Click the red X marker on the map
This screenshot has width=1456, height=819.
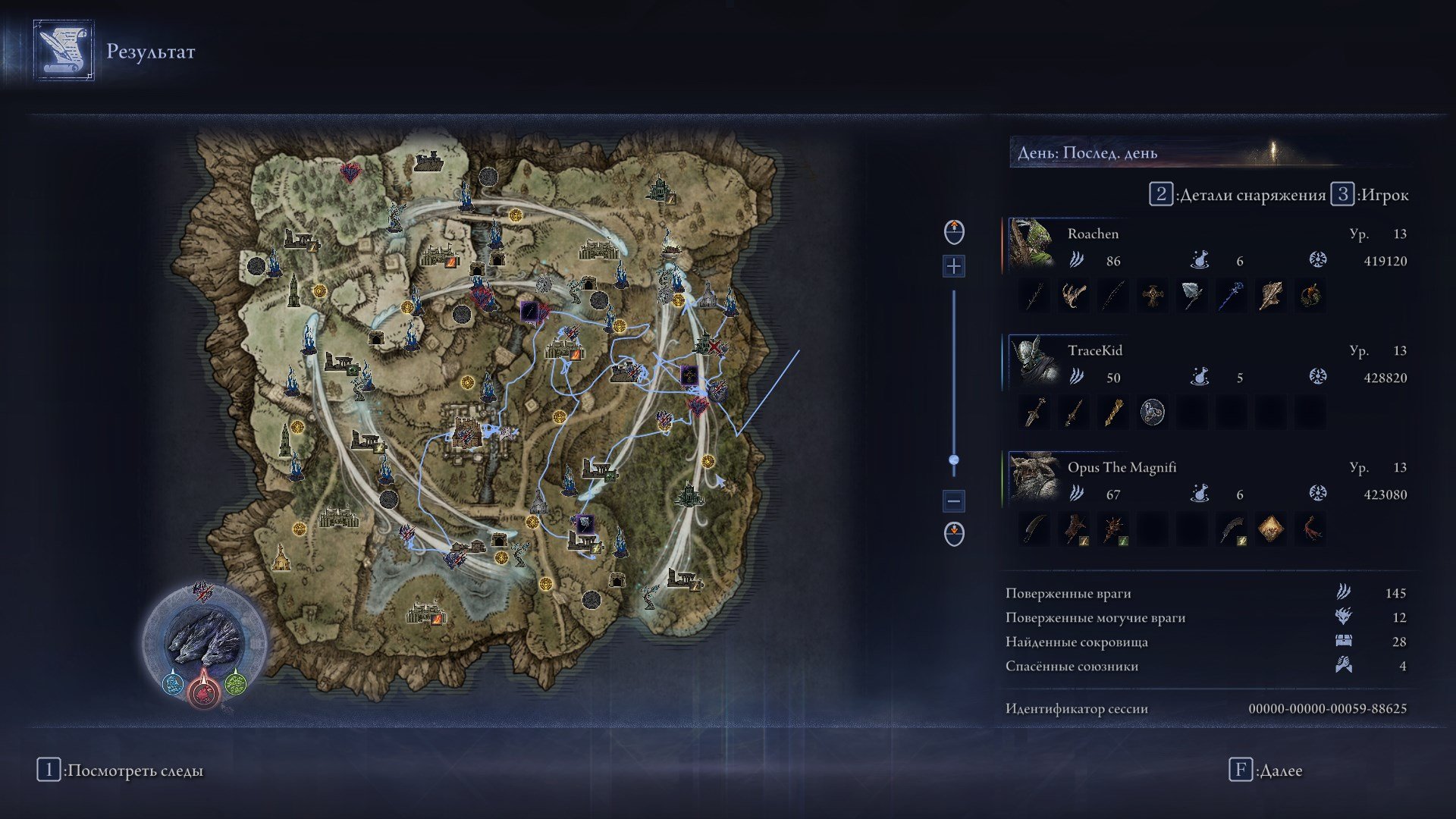pos(714,347)
